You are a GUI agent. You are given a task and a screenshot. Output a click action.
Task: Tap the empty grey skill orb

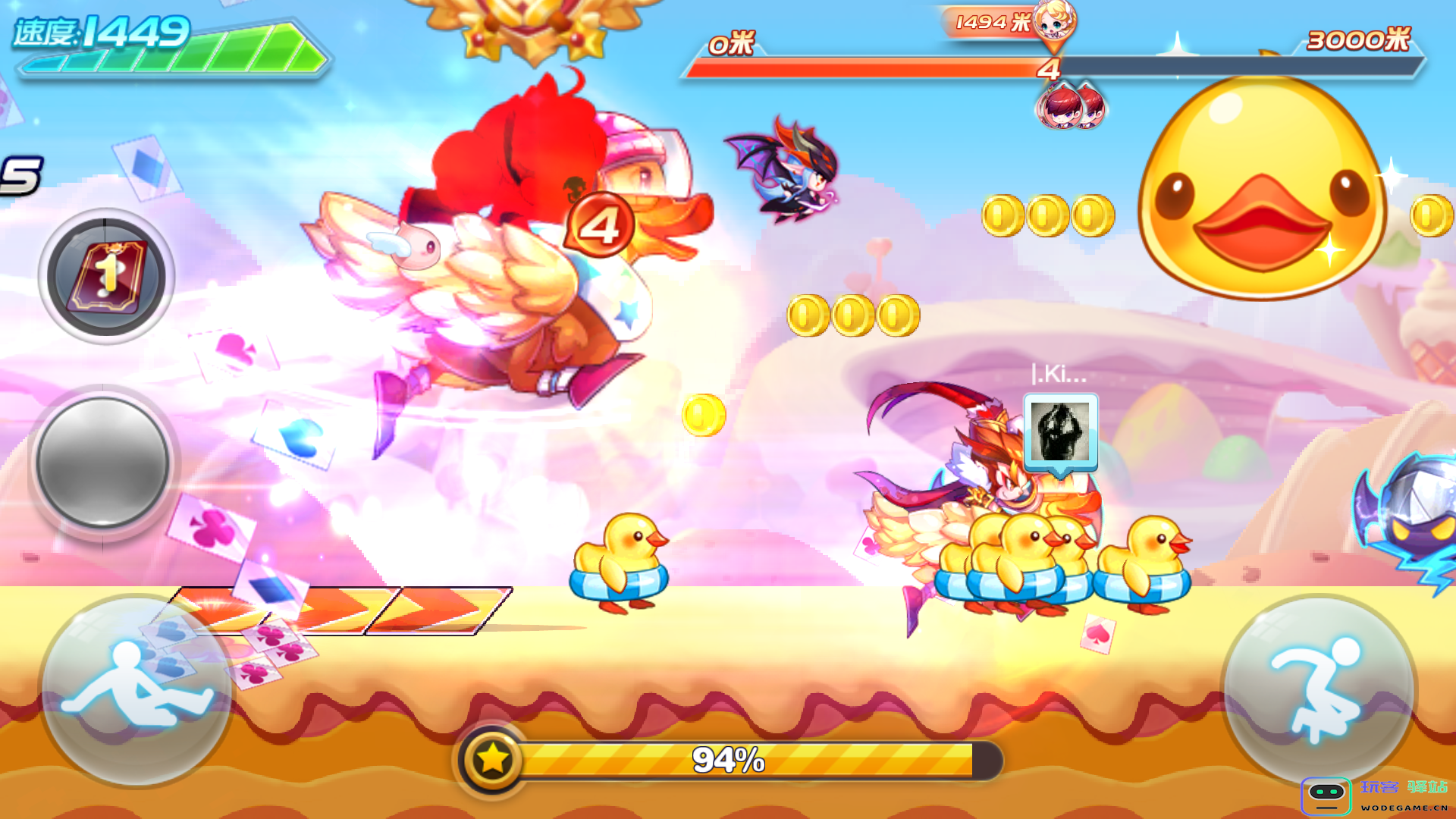(103, 462)
